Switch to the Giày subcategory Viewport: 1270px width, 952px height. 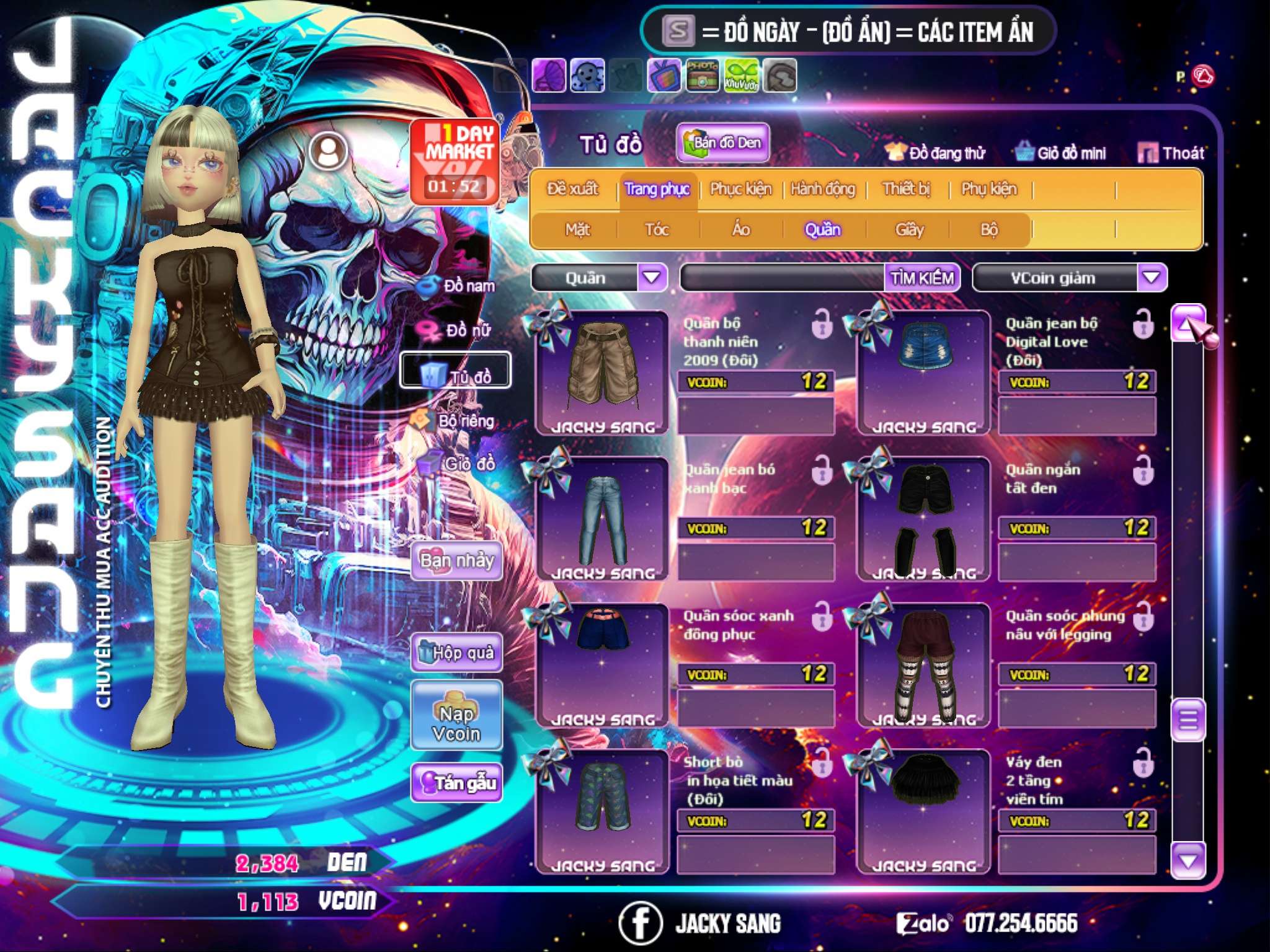(909, 230)
